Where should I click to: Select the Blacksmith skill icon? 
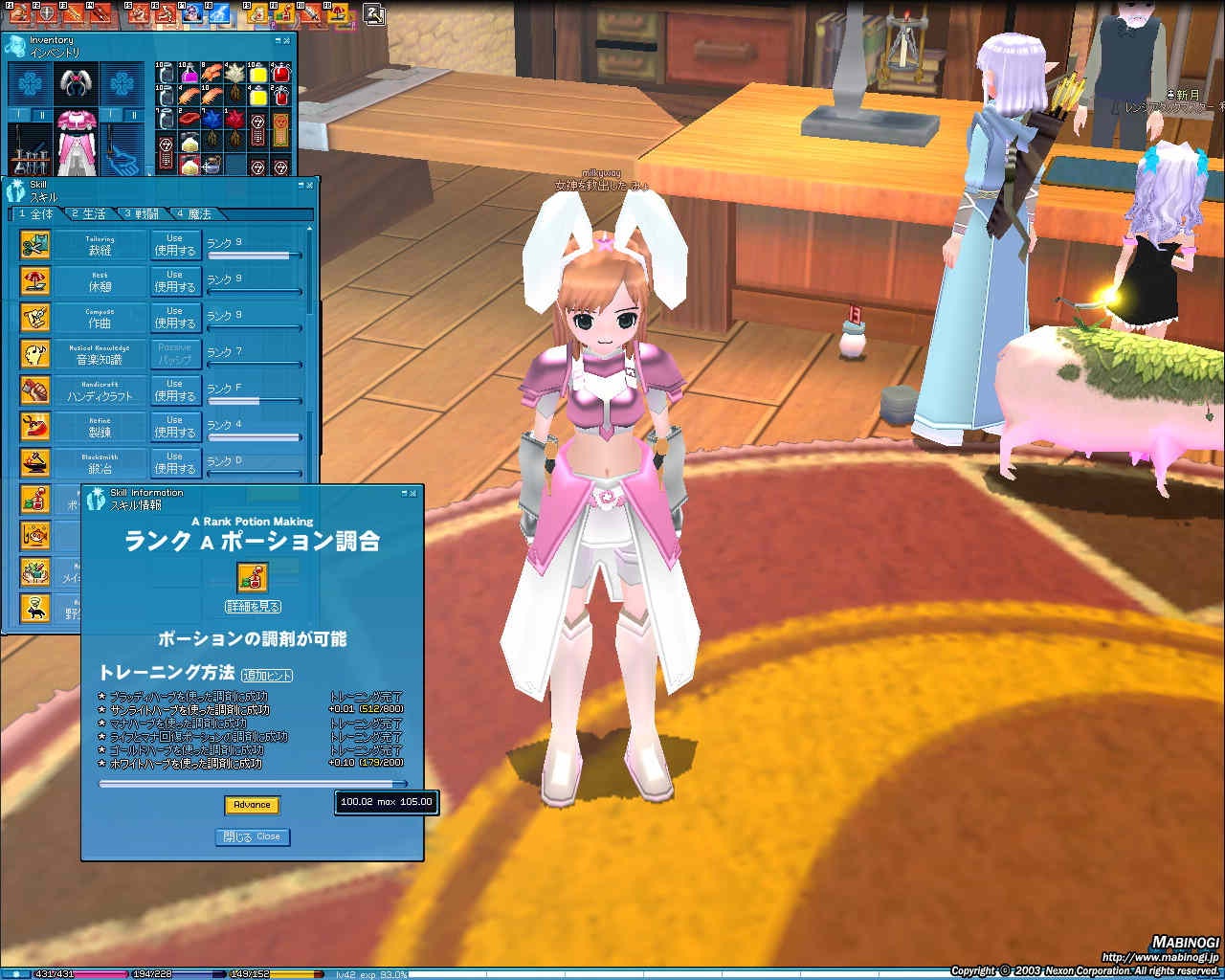pyautogui.click(x=35, y=462)
